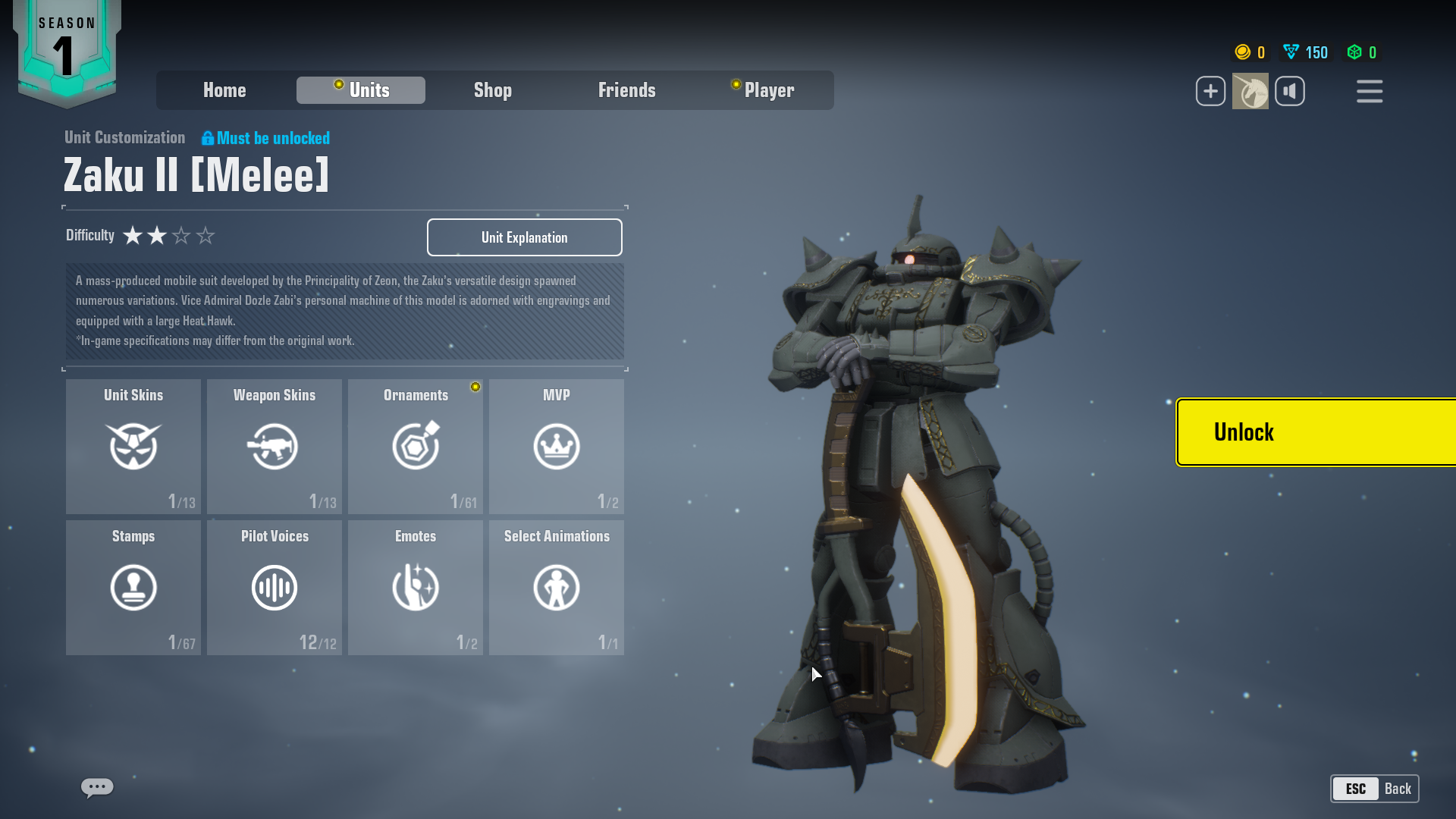Open the Unit Skins customization panel

(x=133, y=447)
